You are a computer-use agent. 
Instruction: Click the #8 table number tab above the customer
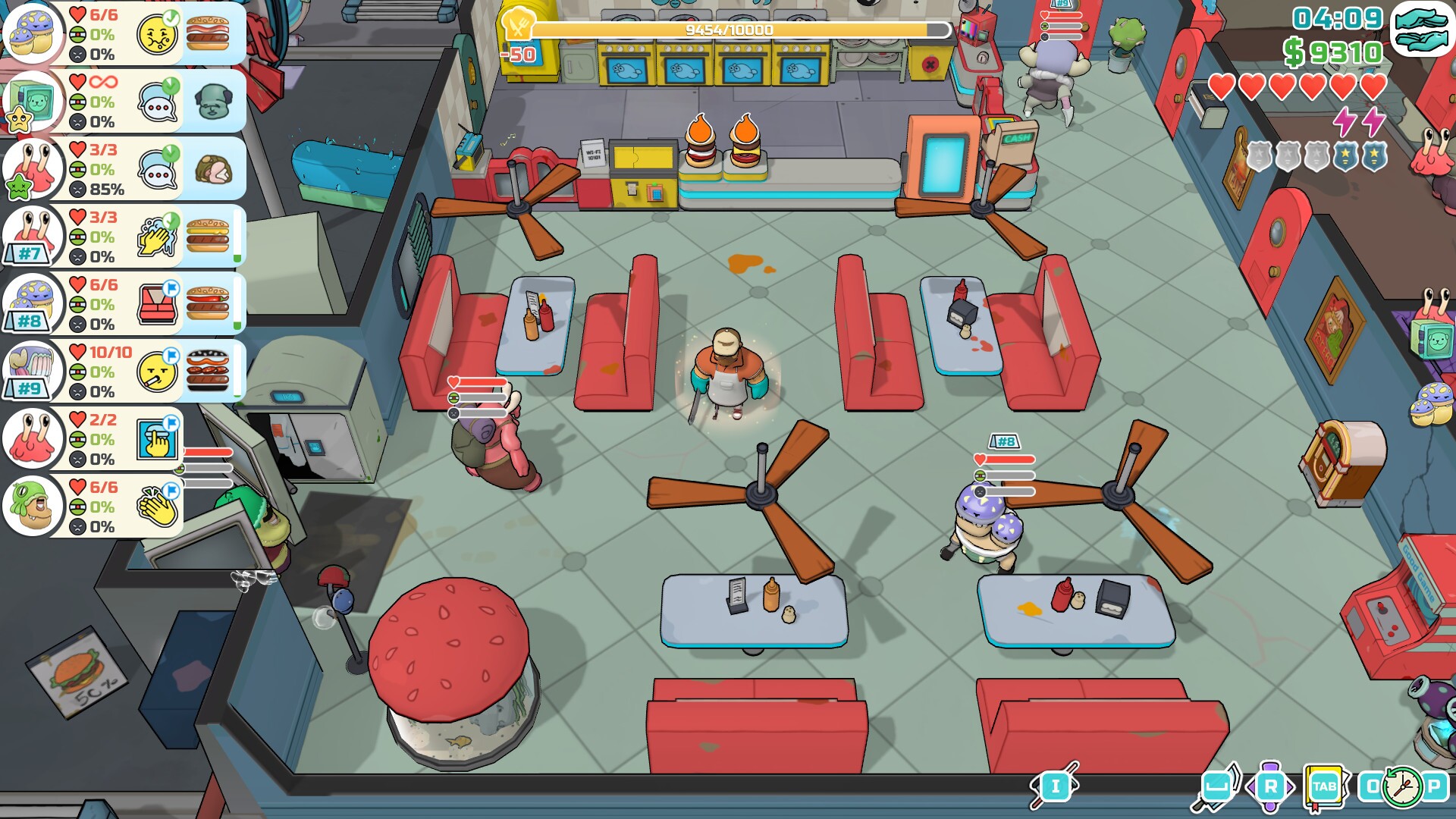[x=1006, y=440]
